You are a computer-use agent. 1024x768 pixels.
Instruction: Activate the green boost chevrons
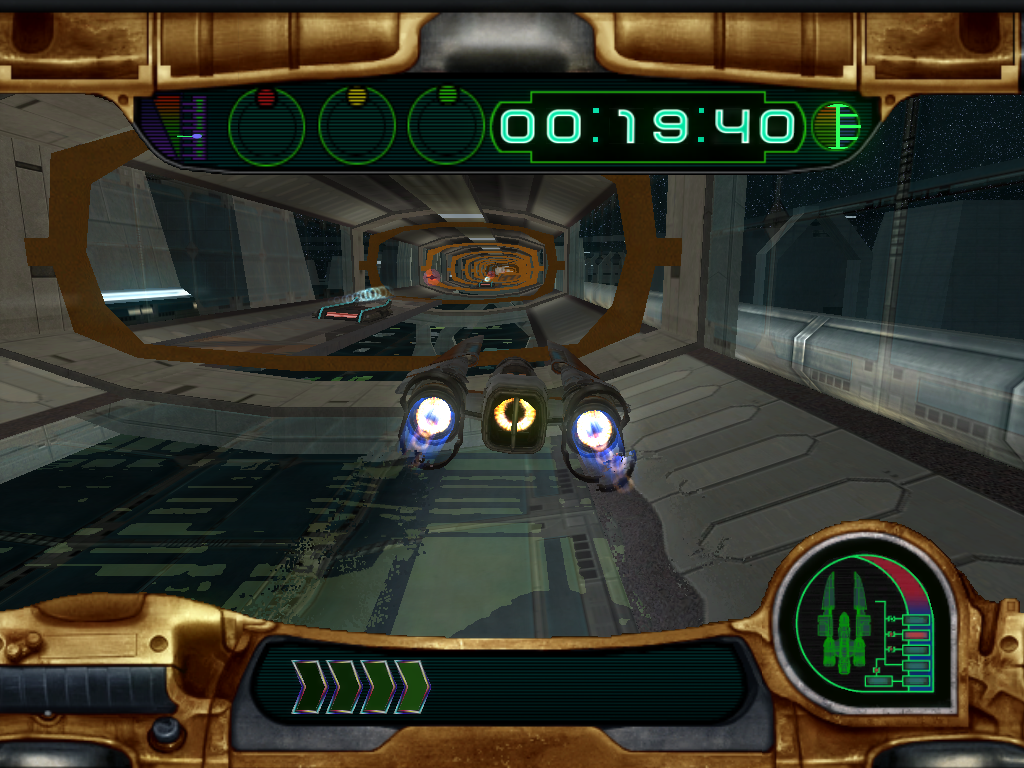tap(360, 686)
